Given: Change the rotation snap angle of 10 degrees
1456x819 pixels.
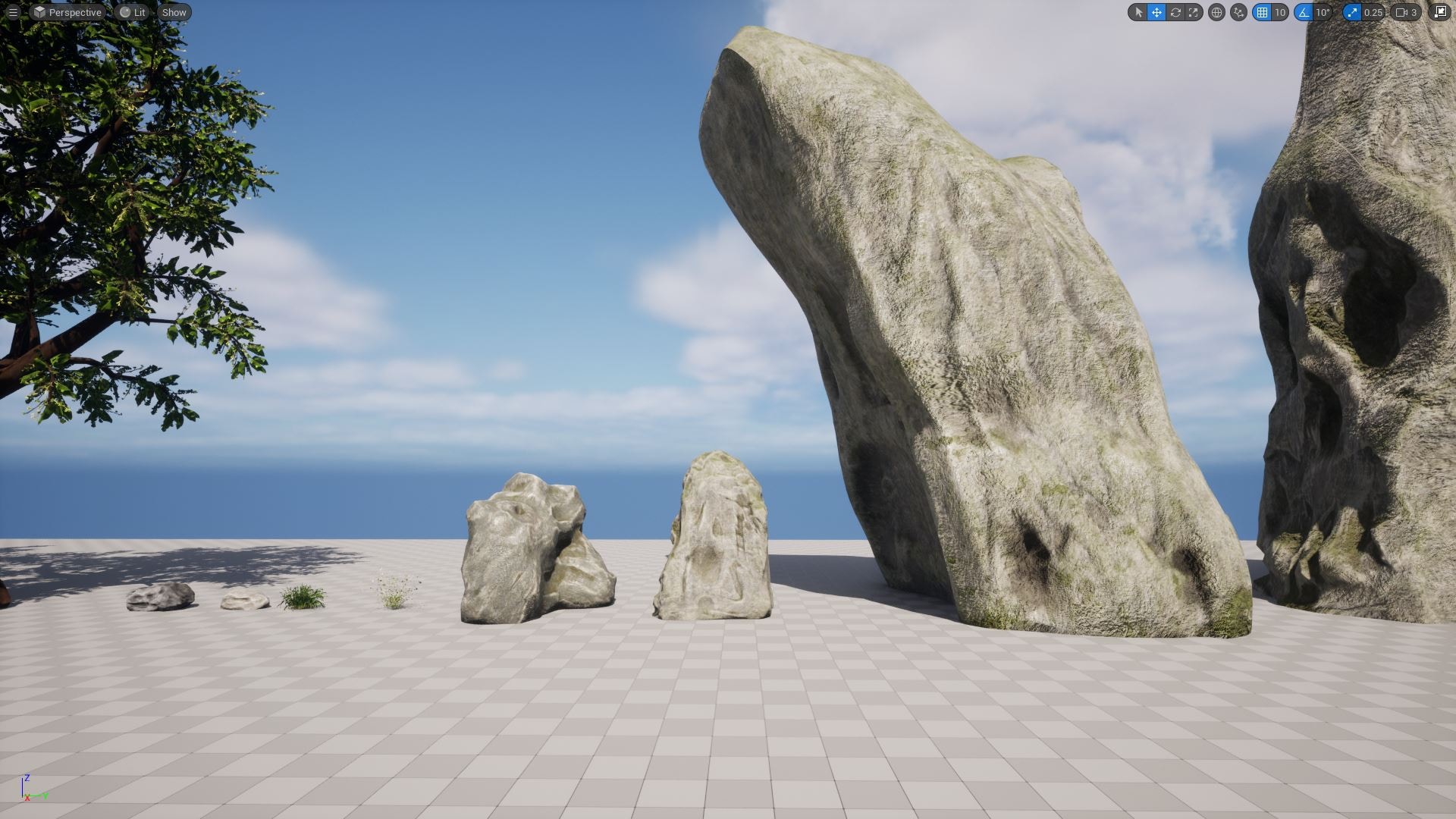Looking at the screenshot, I should point(1323,12).
